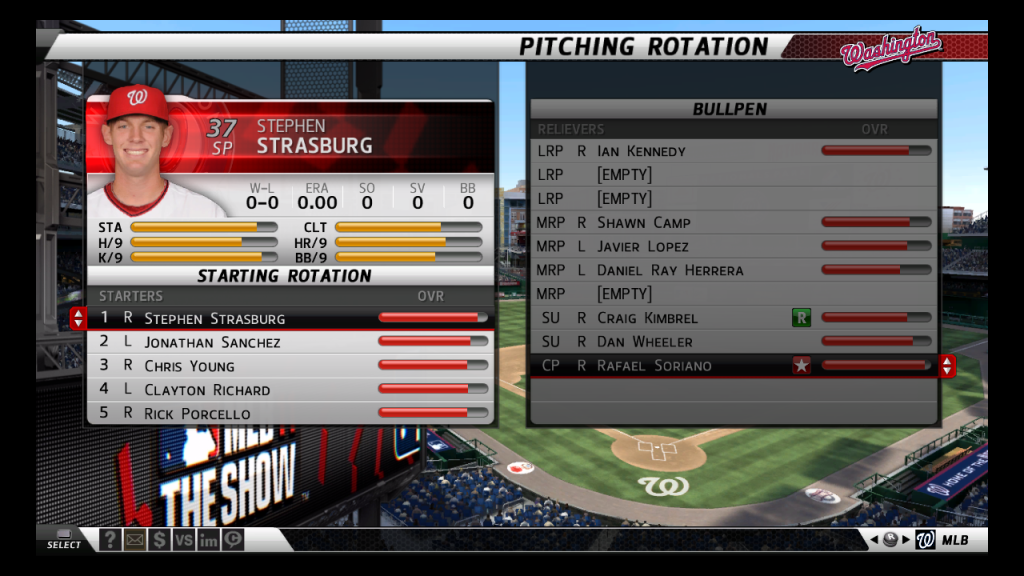
Task: Open the VS icon in bottom bar
Action: 183,540
